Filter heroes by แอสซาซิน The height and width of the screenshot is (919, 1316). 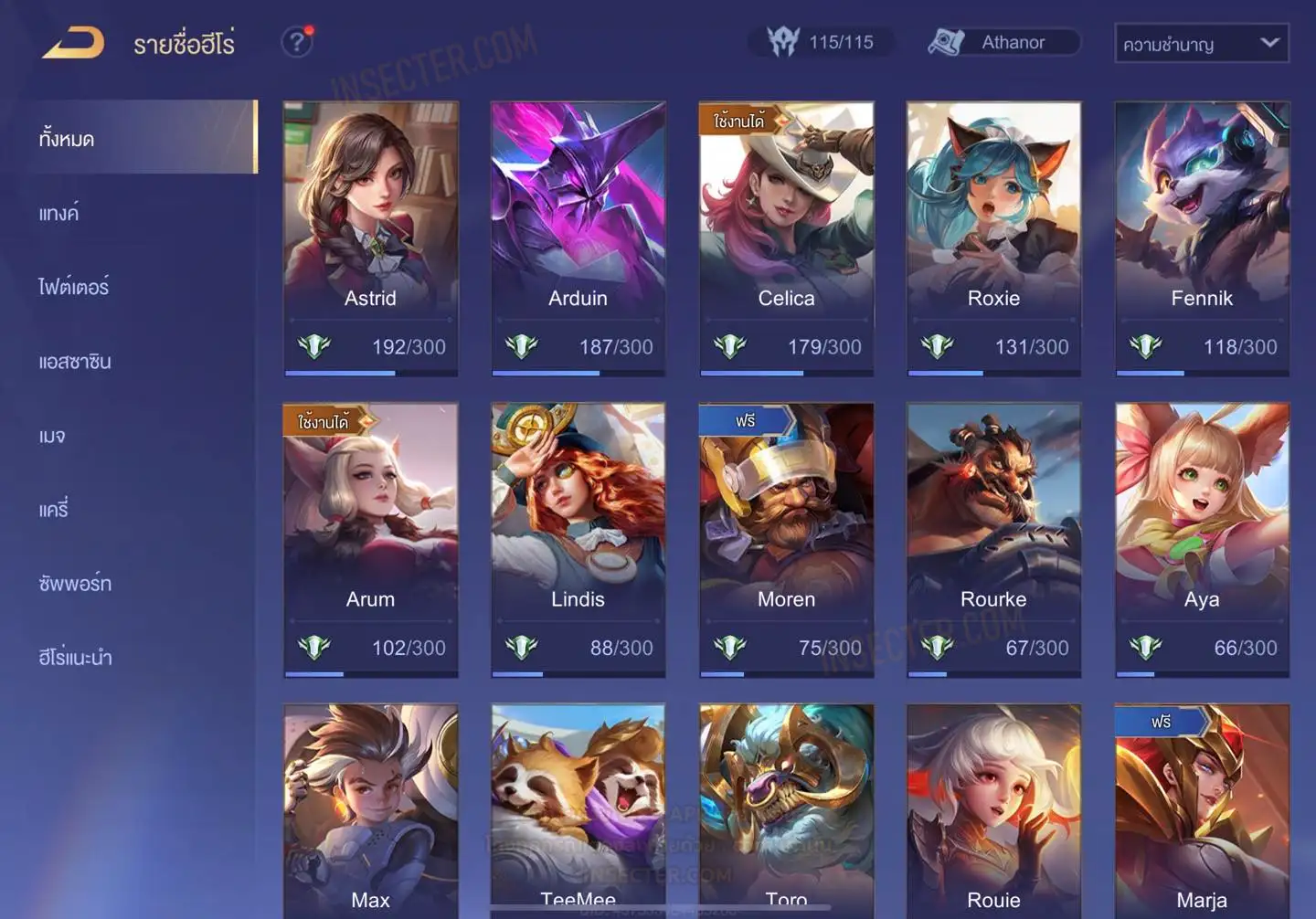[75, 362]
